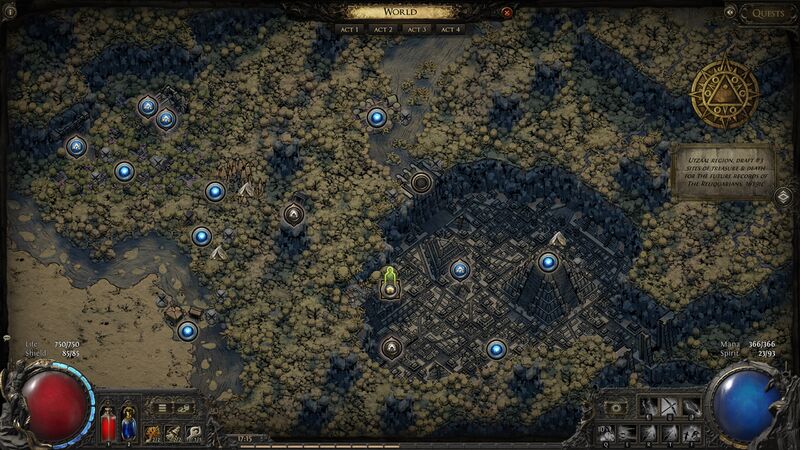The width and height of the screenshot is (800, 450).
Task: Toggle the map layers button
Action: 783,196
